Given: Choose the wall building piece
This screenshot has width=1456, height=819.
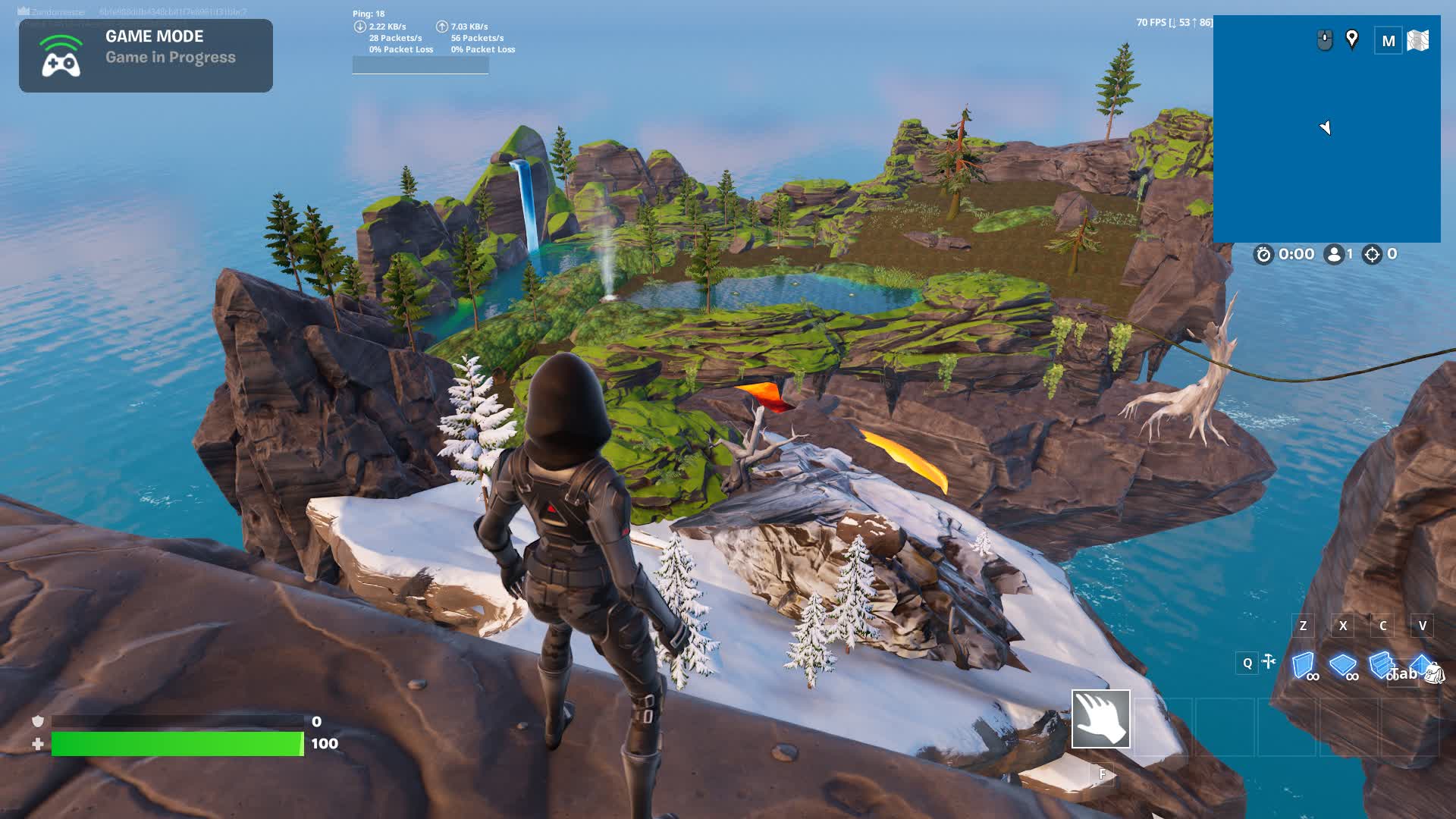Looking at the screenshot, I should click(1303, 665).
